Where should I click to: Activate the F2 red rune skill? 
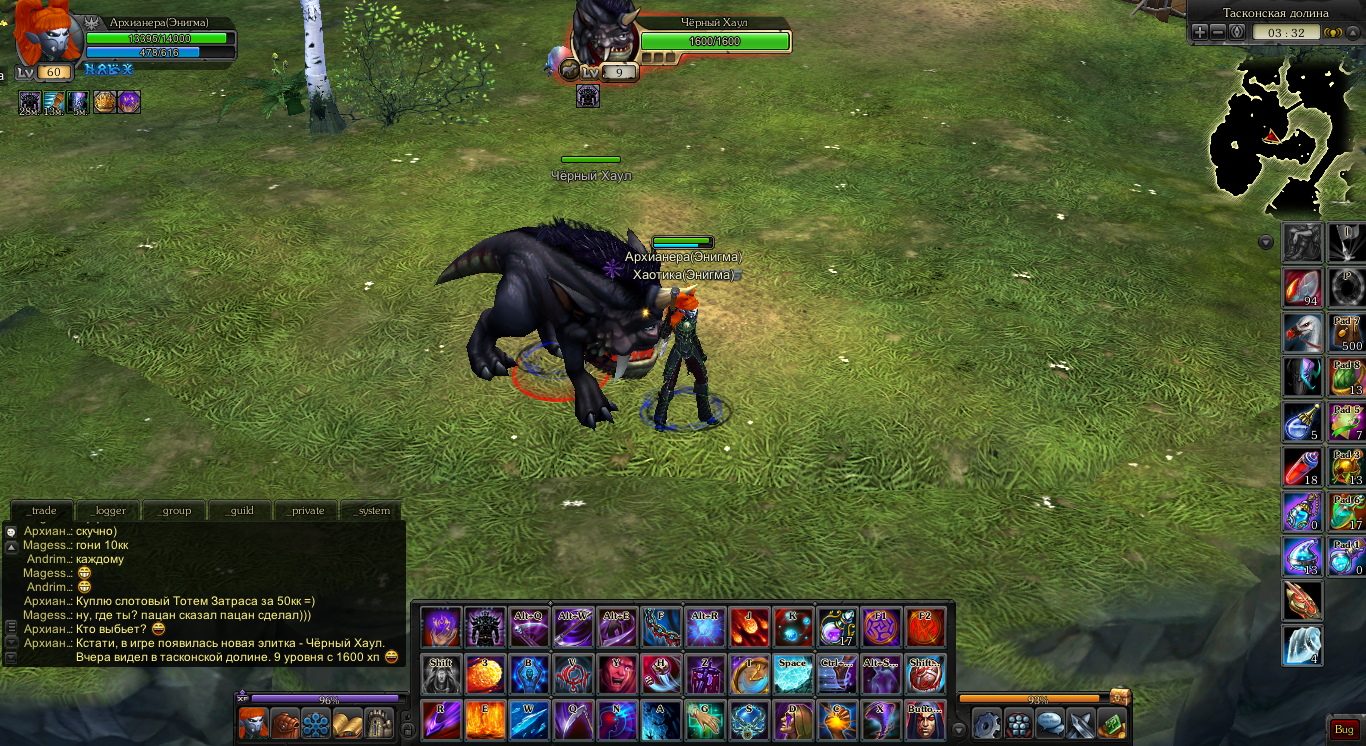925,628
